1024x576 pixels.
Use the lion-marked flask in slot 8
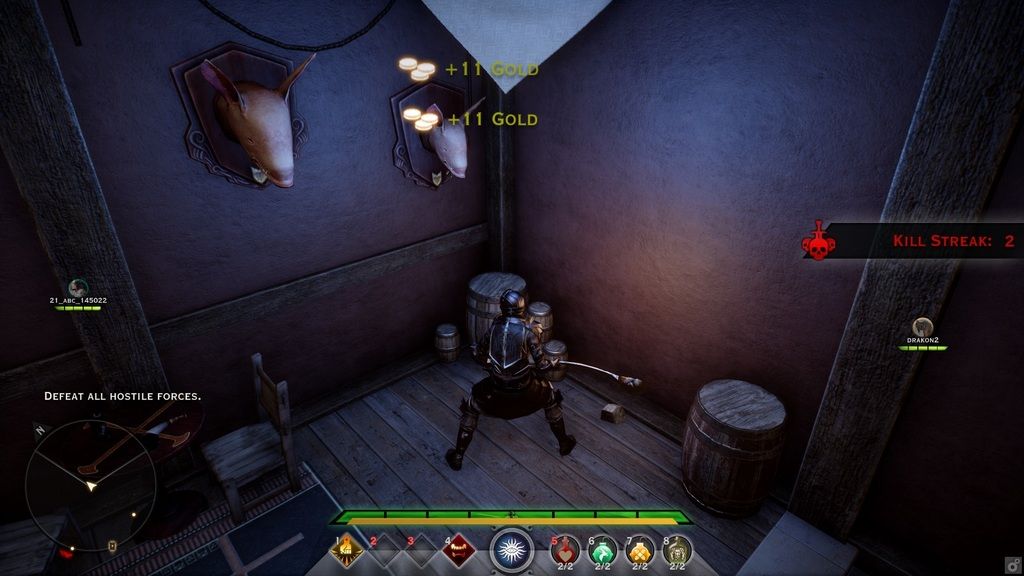(x=677, y=550)
